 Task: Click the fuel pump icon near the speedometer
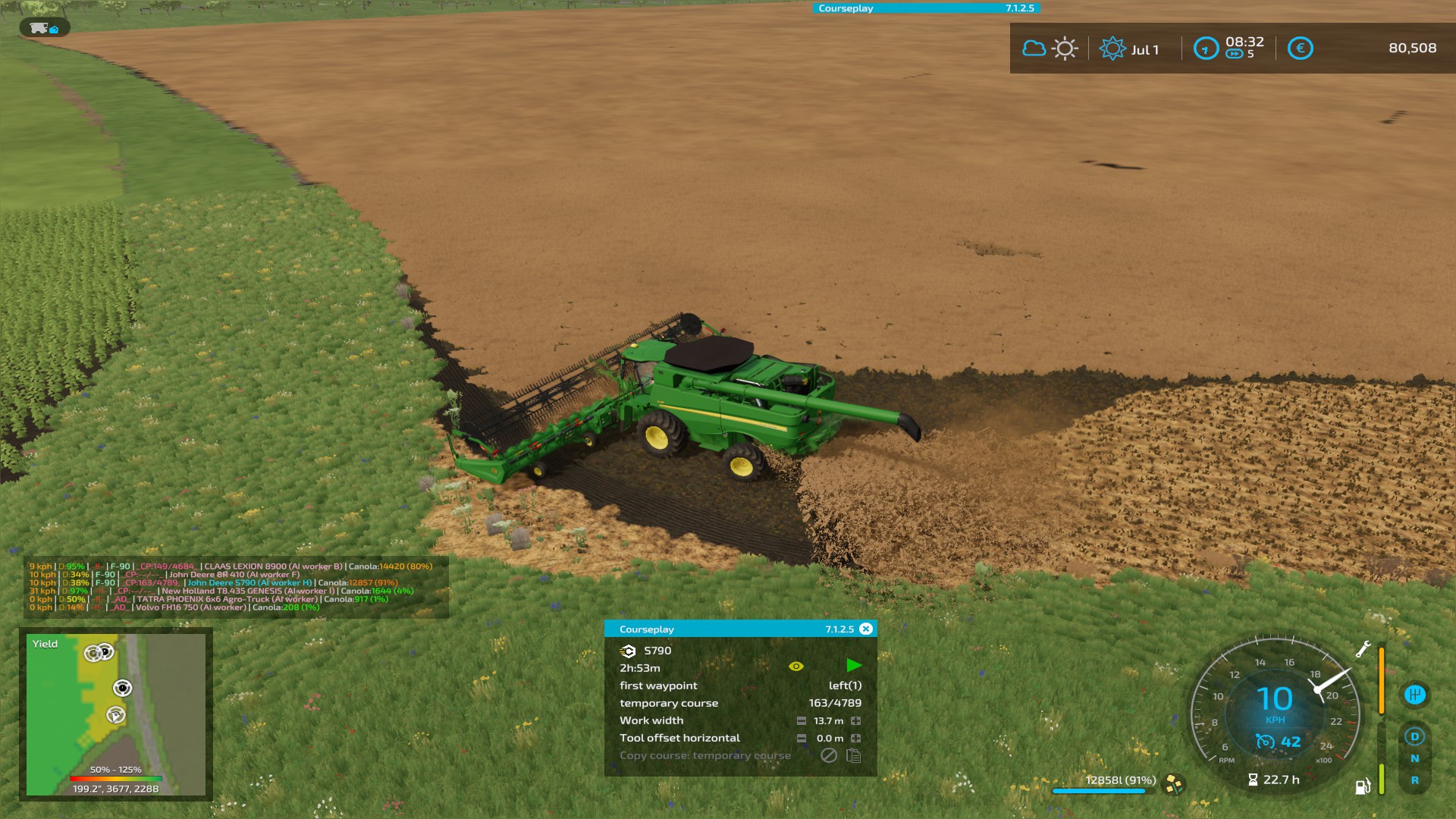[x=1363, y=787]
